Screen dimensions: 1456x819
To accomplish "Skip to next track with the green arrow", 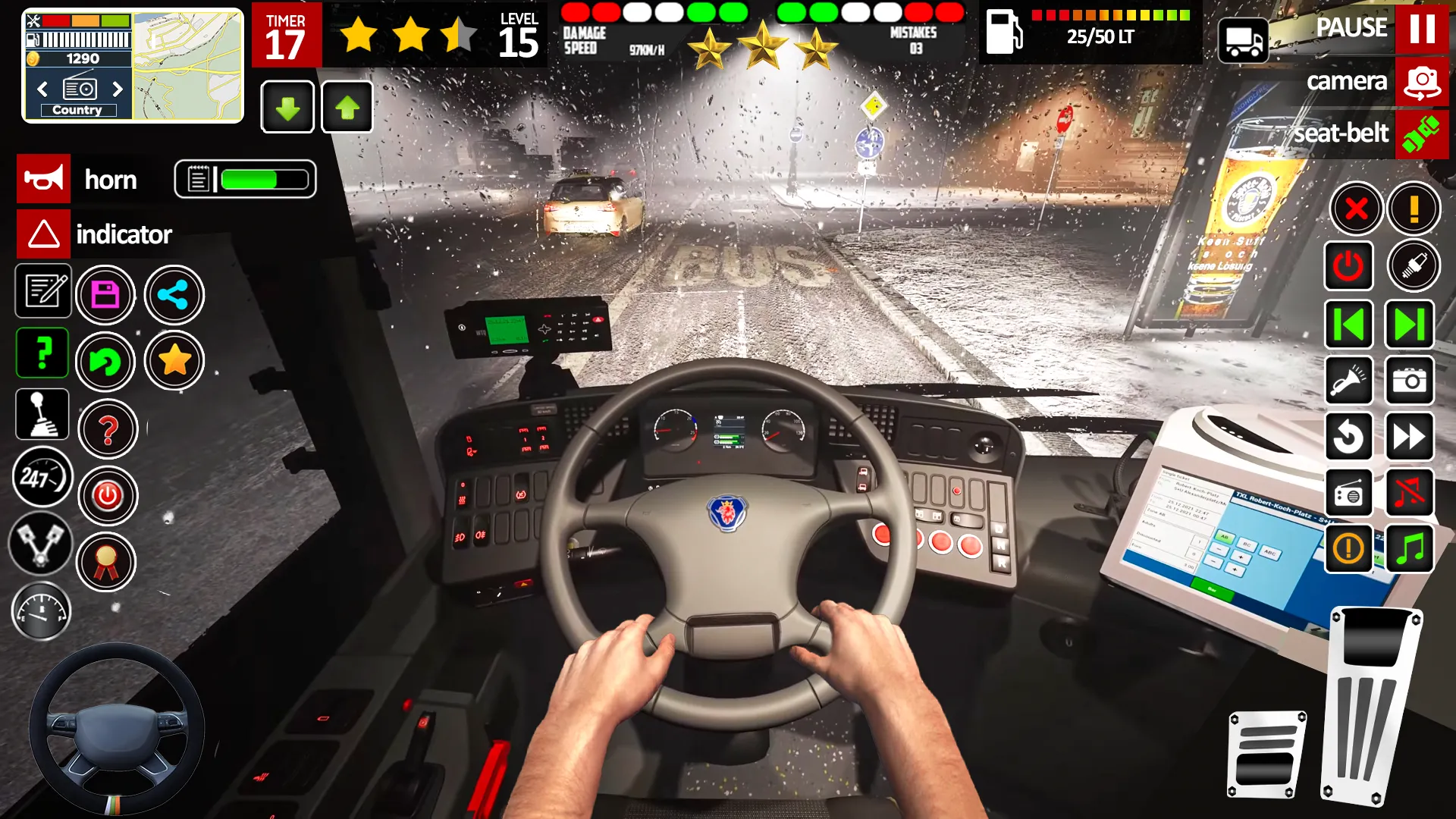I will 1409,325.
